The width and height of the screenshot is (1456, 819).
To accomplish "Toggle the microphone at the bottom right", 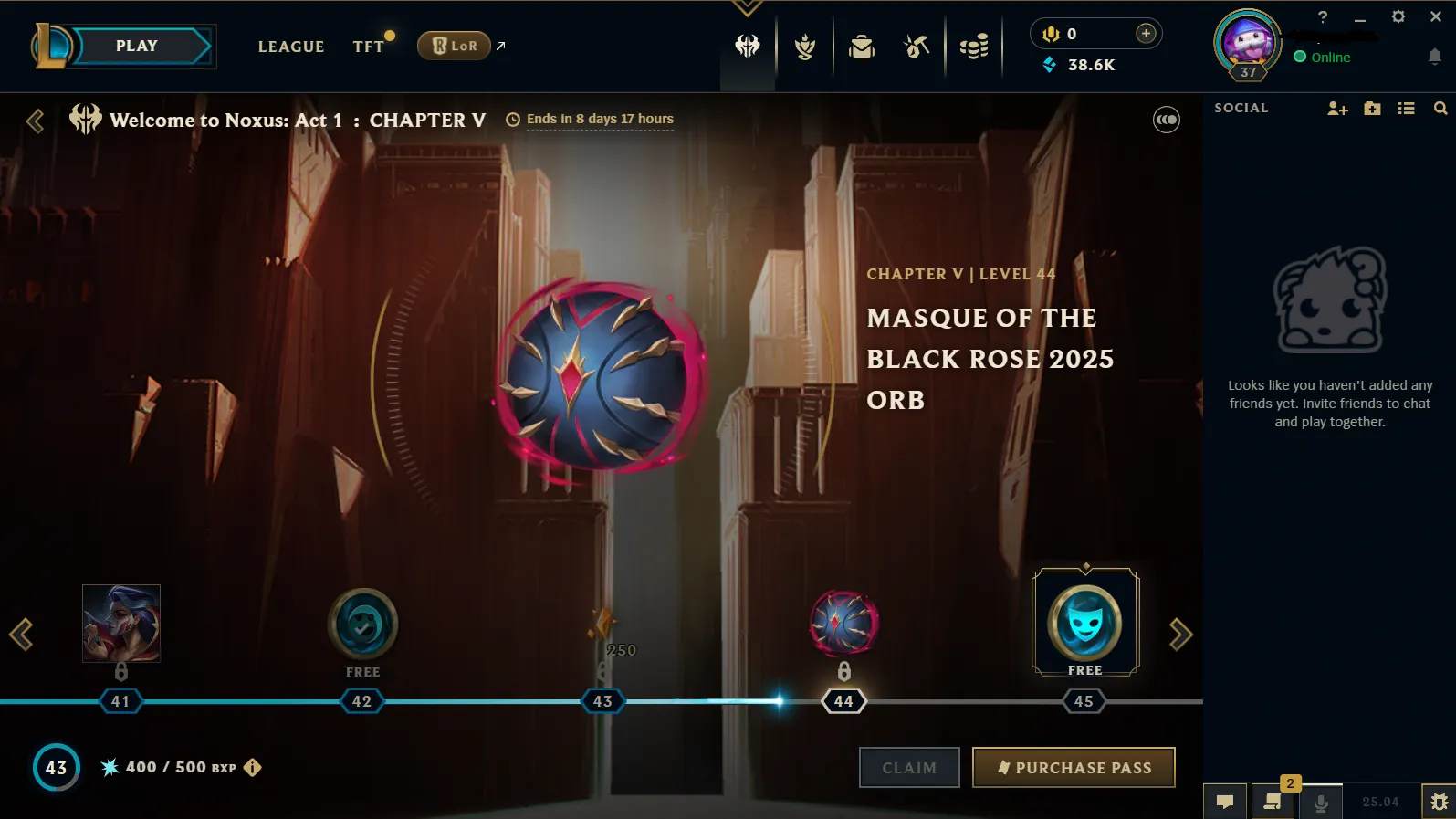I will click(x=1321, y=801).
